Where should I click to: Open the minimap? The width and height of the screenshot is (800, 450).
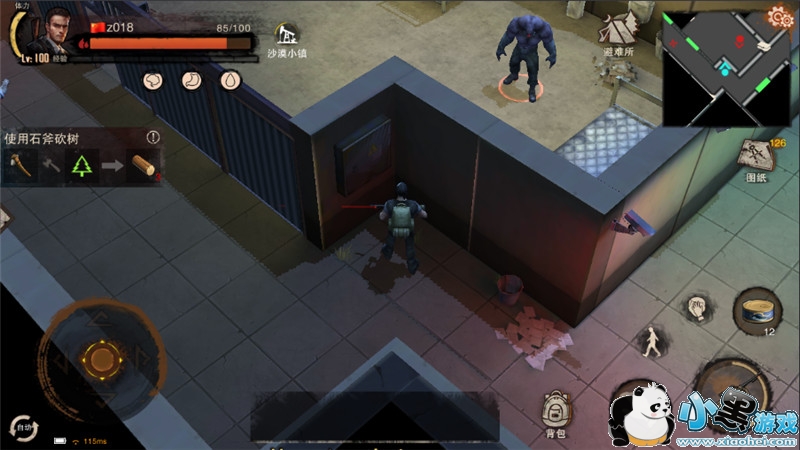tap(724, 68)
